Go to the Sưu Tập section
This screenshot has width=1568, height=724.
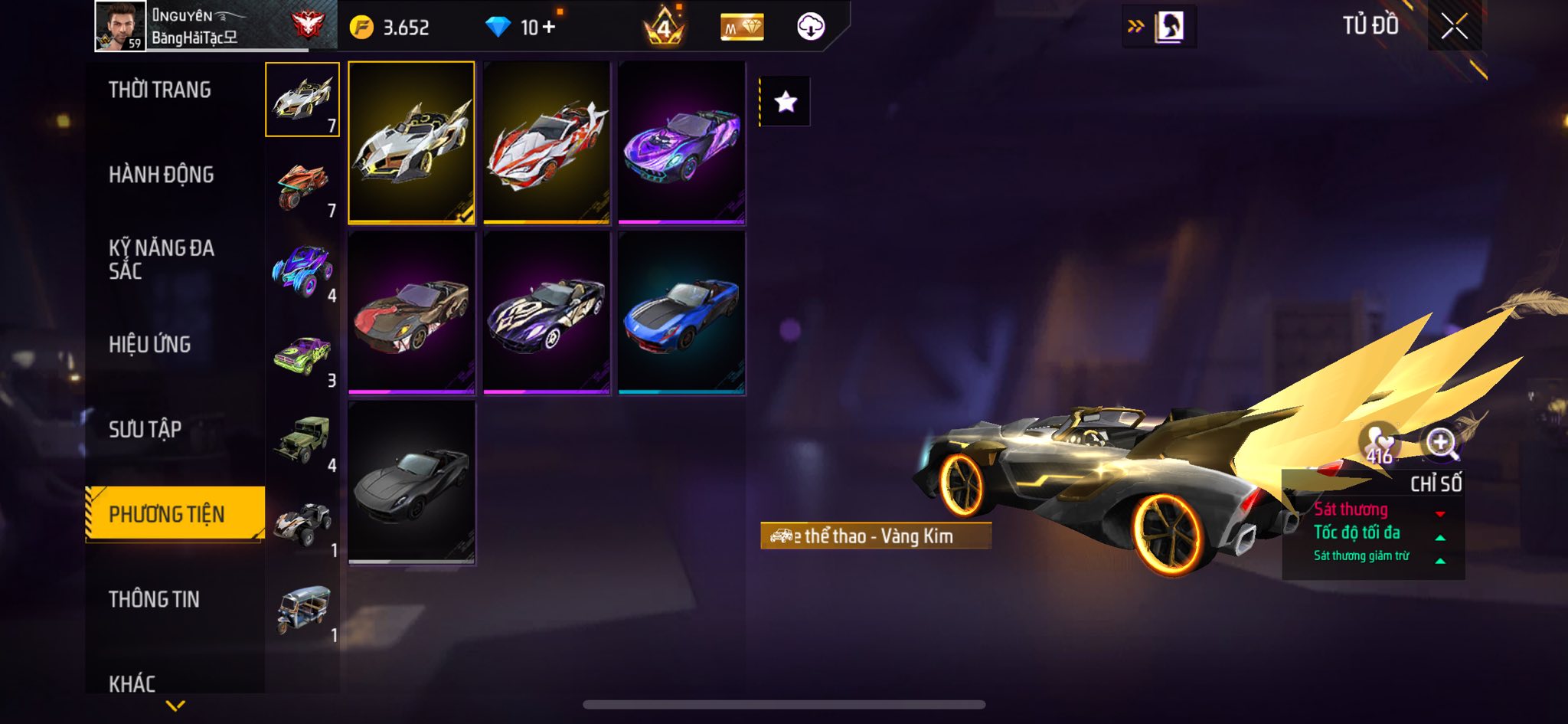pyautogui.click(x=145, y=429)
